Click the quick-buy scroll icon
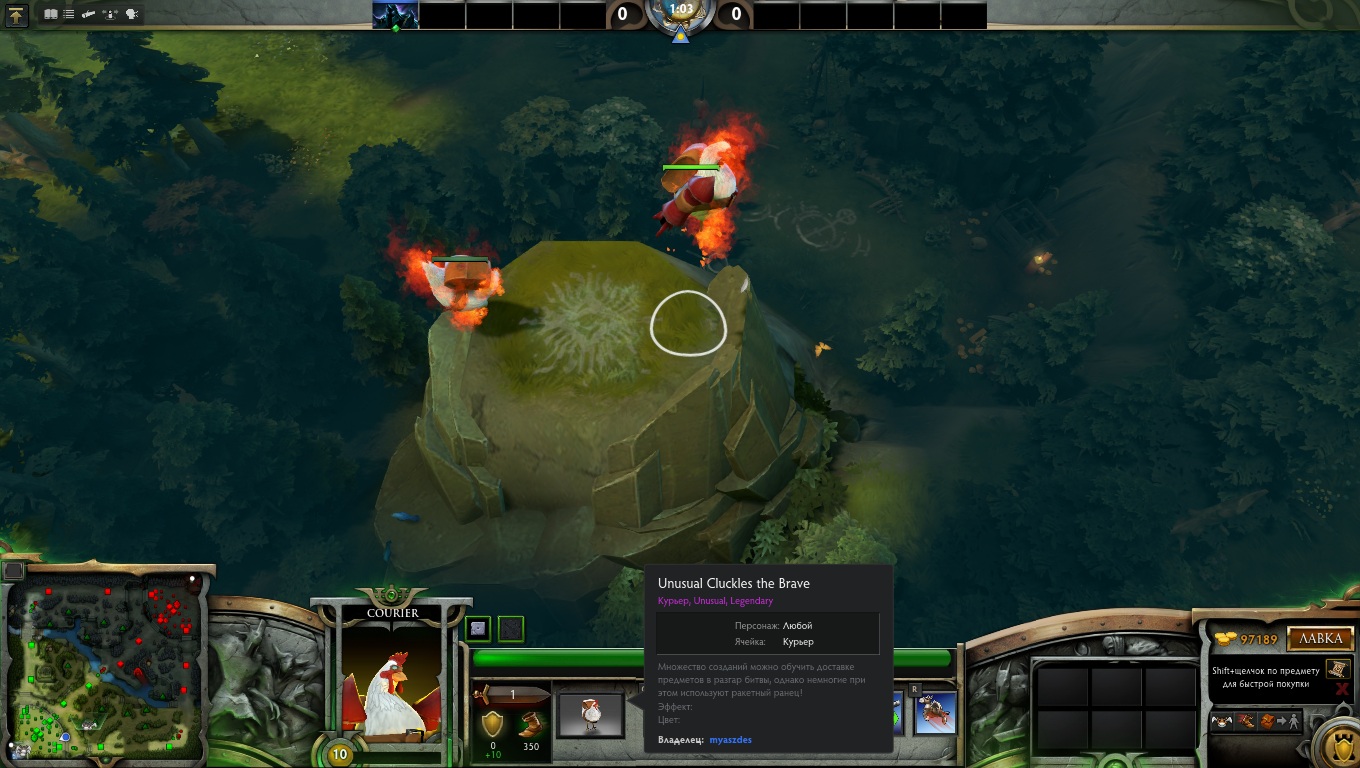 (x=1337, y=668)
